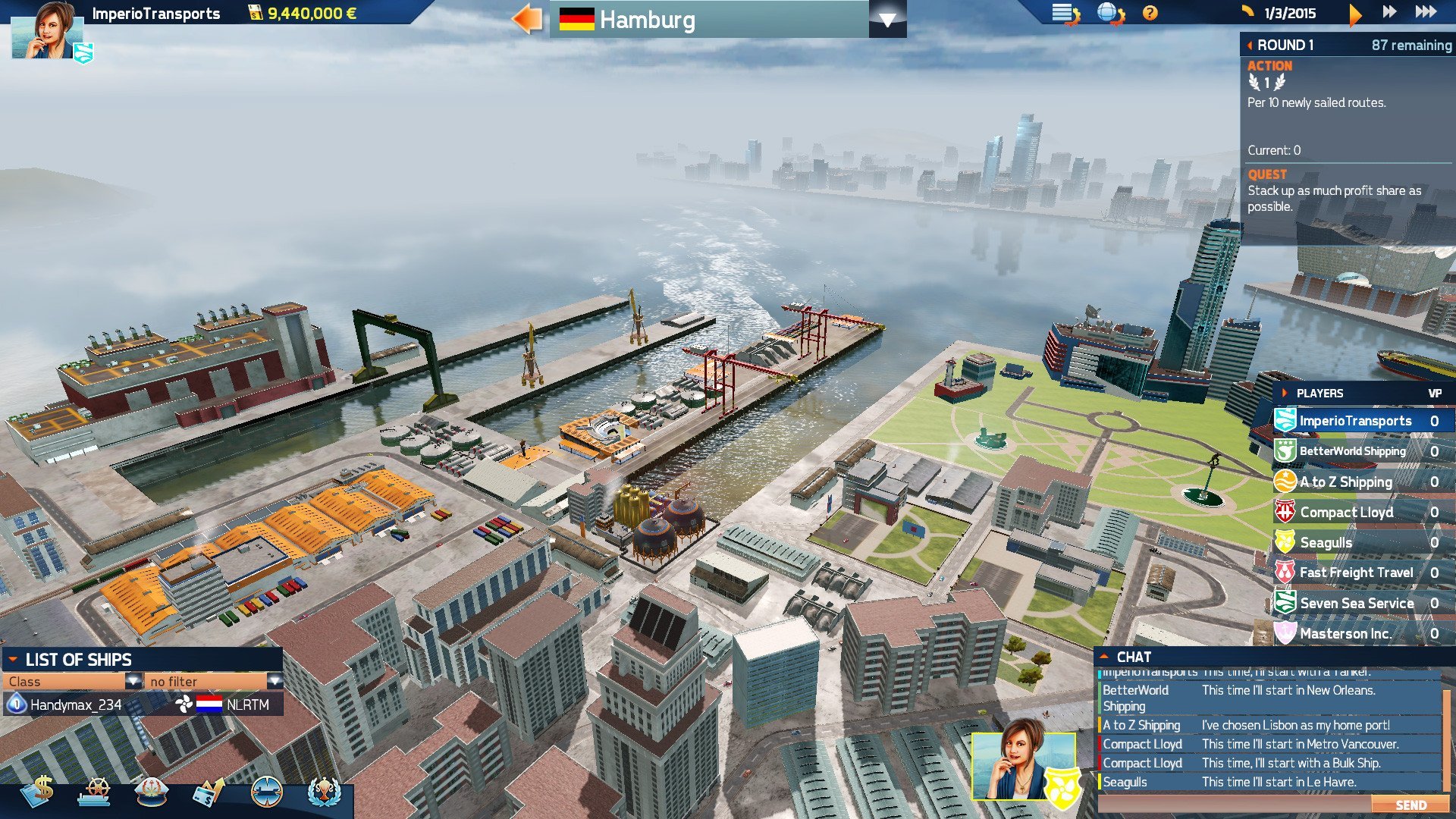This screenshot has width=1456, height=819.
Task: Open the captain's hat menu
Action: pyautogui.click(x=152, y=792)
